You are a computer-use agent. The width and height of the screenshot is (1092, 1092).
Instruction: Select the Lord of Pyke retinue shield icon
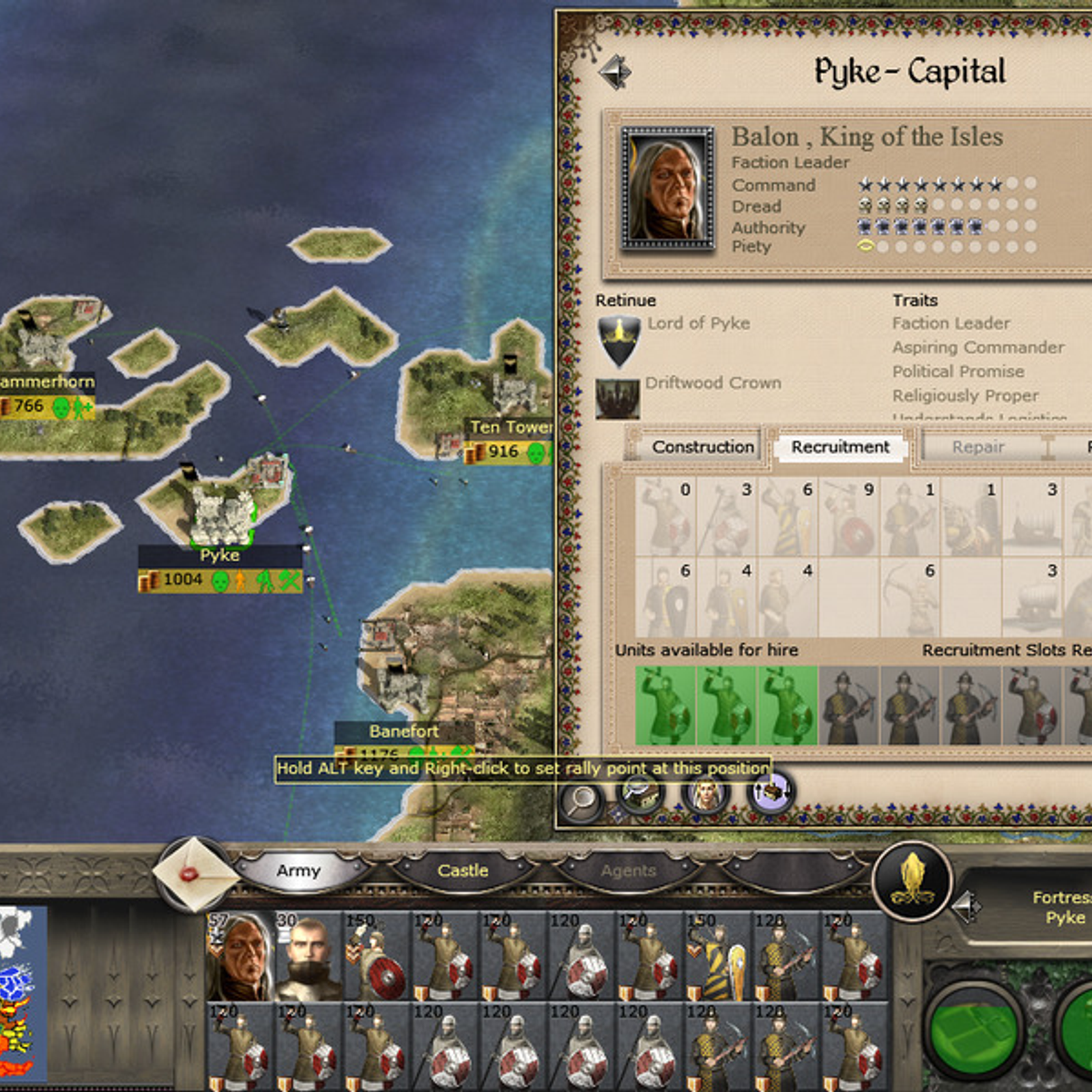[618, 341]
